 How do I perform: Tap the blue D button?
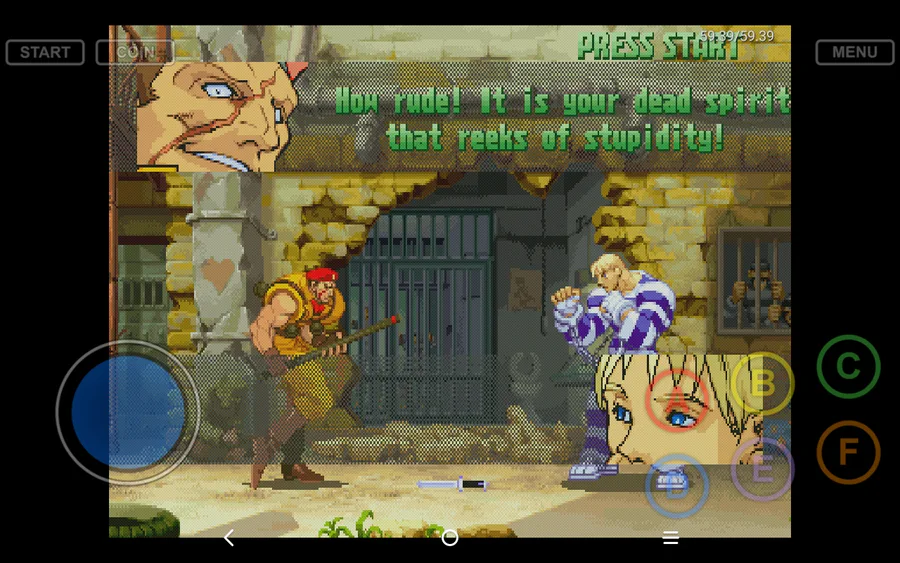tap(677, 486)
